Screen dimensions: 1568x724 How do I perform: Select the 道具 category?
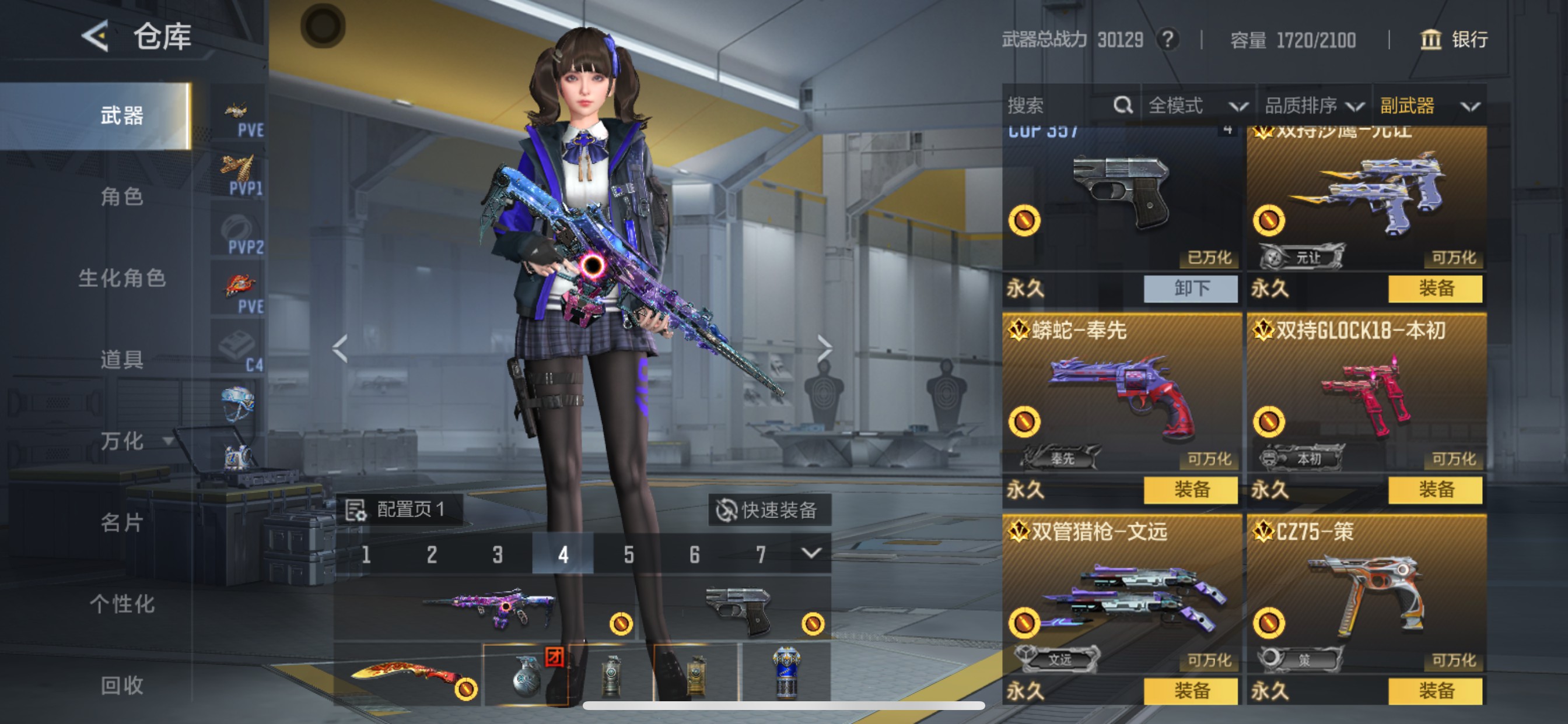tap(122, 360)
